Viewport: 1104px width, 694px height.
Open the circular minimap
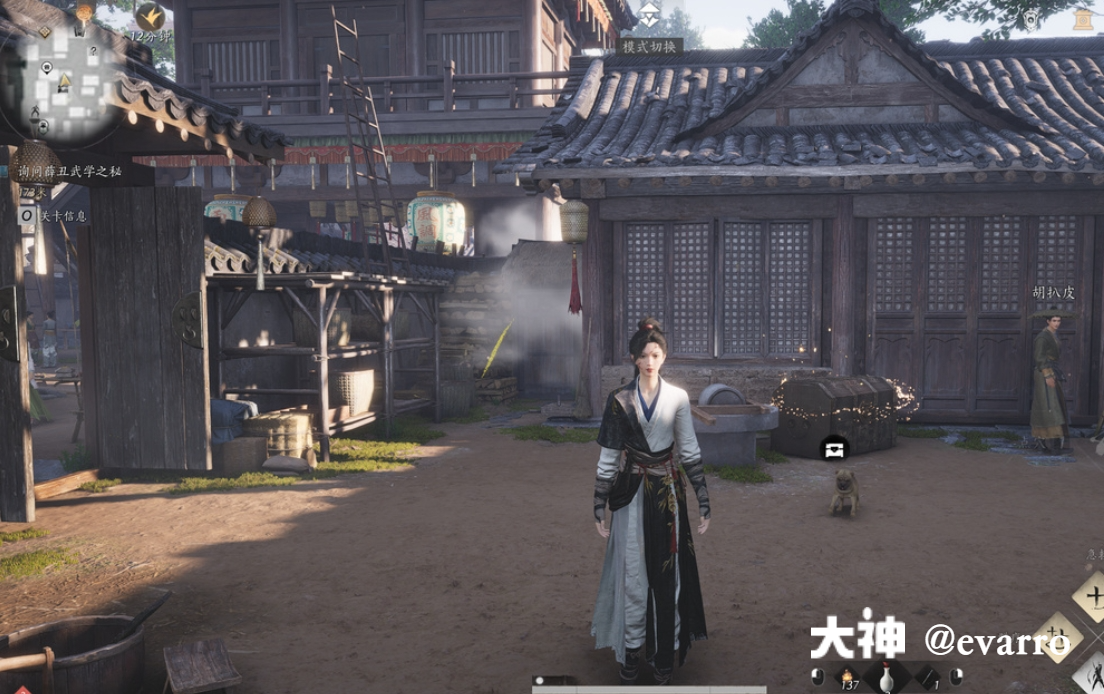68,78
